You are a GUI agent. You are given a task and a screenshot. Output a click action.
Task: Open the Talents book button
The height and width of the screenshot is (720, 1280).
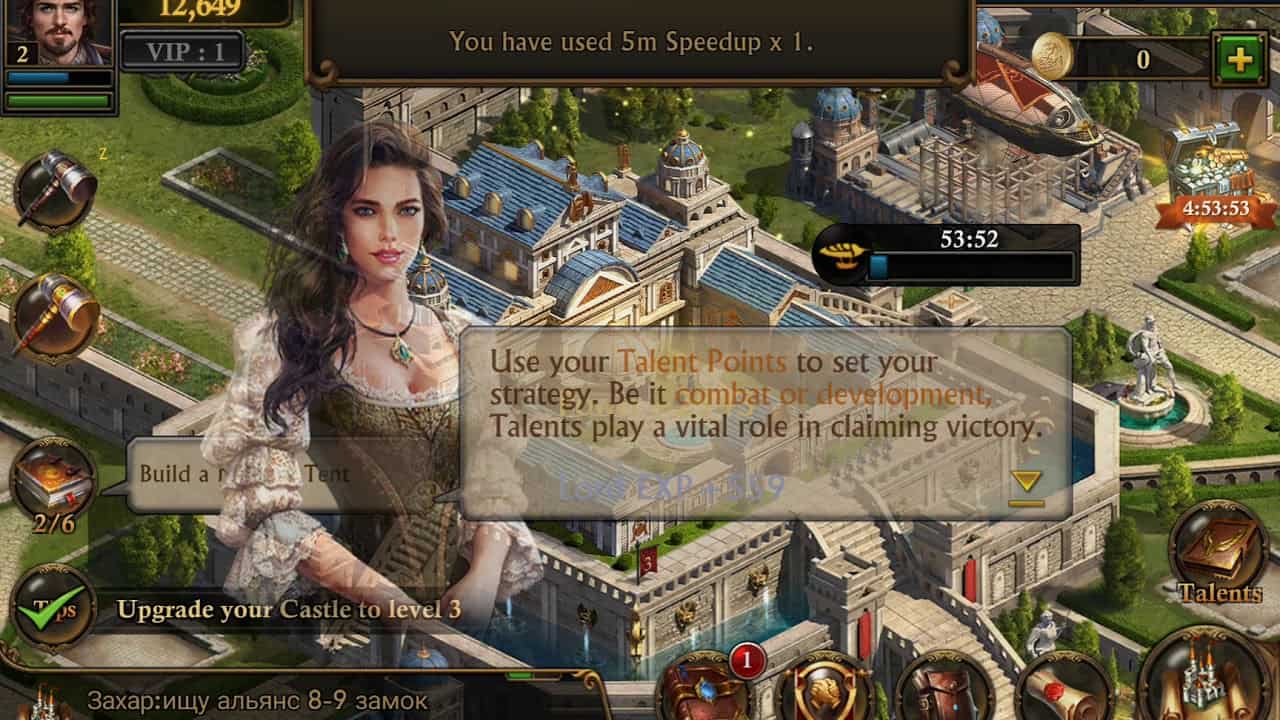pos(1219,556)
